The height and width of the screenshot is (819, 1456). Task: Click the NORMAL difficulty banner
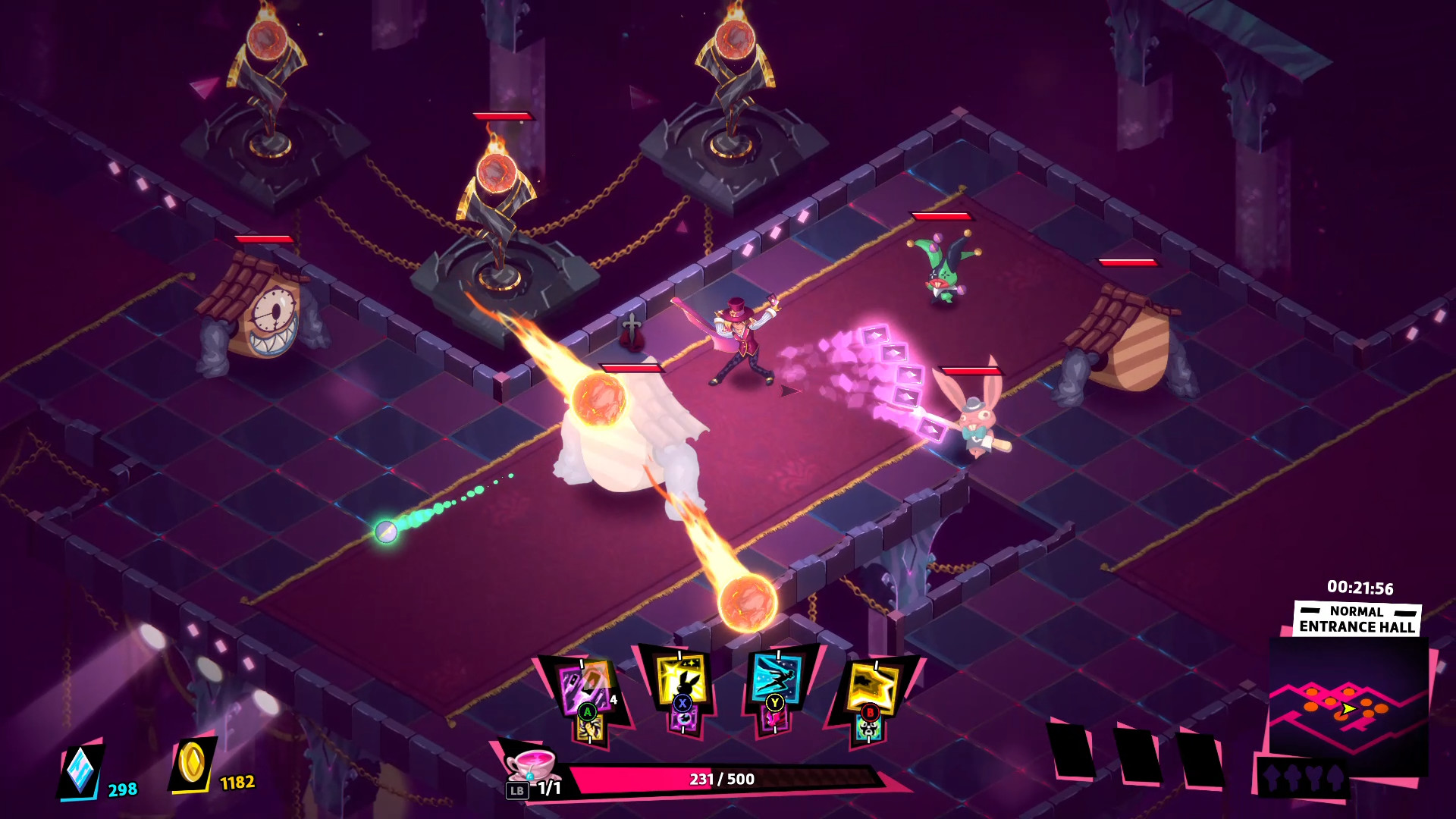1357,612
